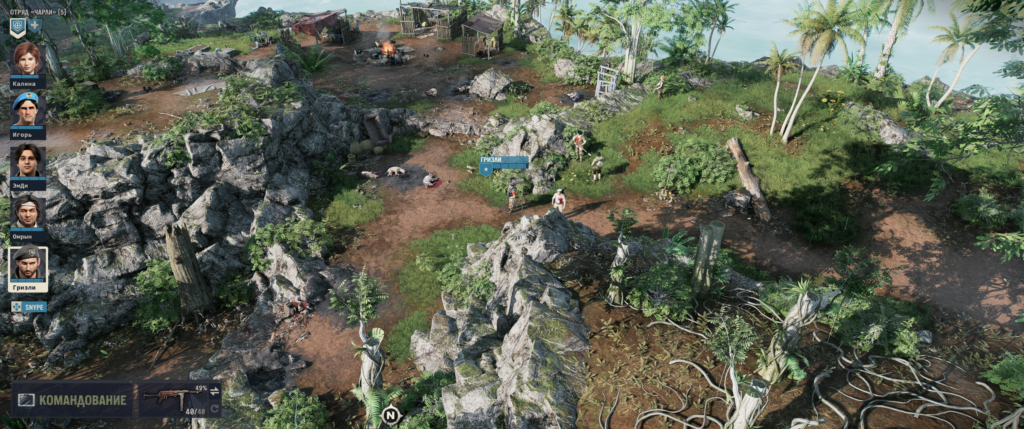Click the squad shield icon
The width and height of the screenshot is (1024, 429).
coord(18,27)
